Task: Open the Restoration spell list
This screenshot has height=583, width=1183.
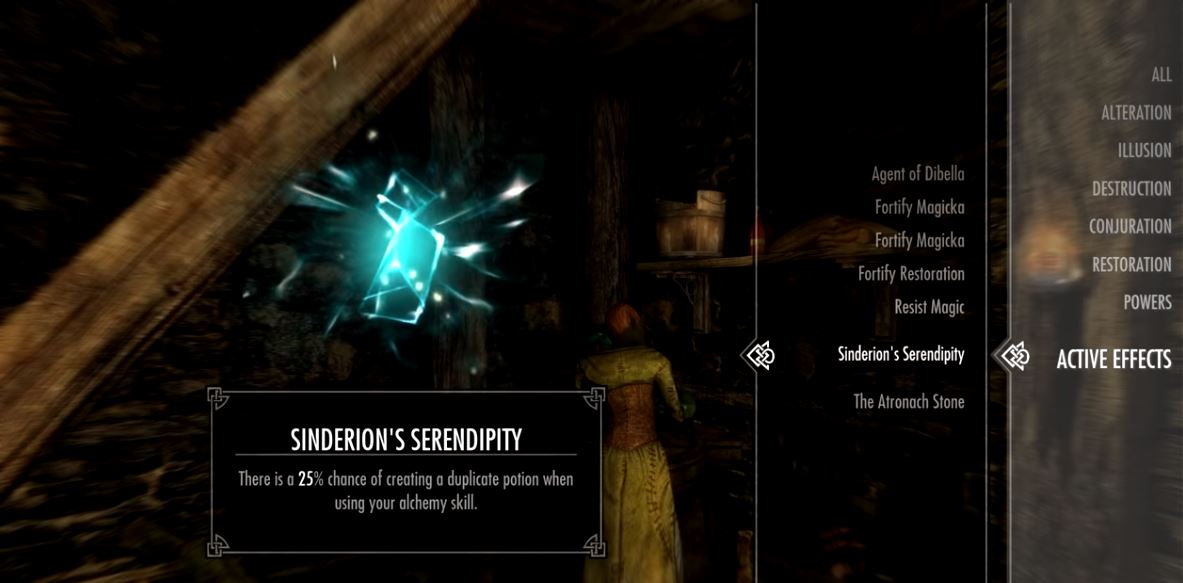Action: (1131, 265)
